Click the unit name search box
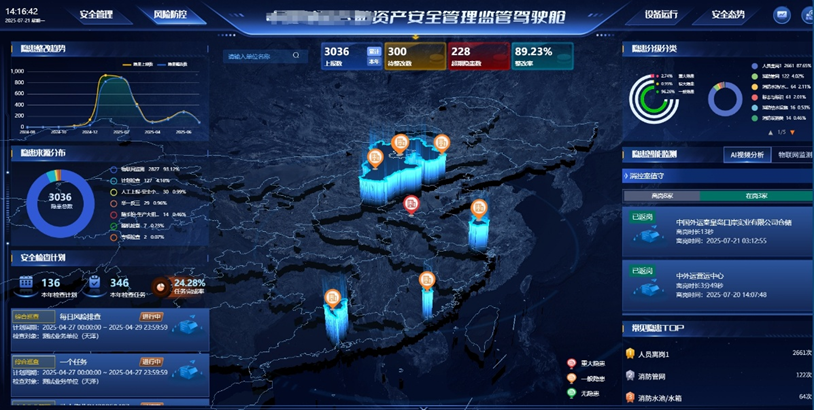This screenshot has height=410, width=814. tap(262, 57)
